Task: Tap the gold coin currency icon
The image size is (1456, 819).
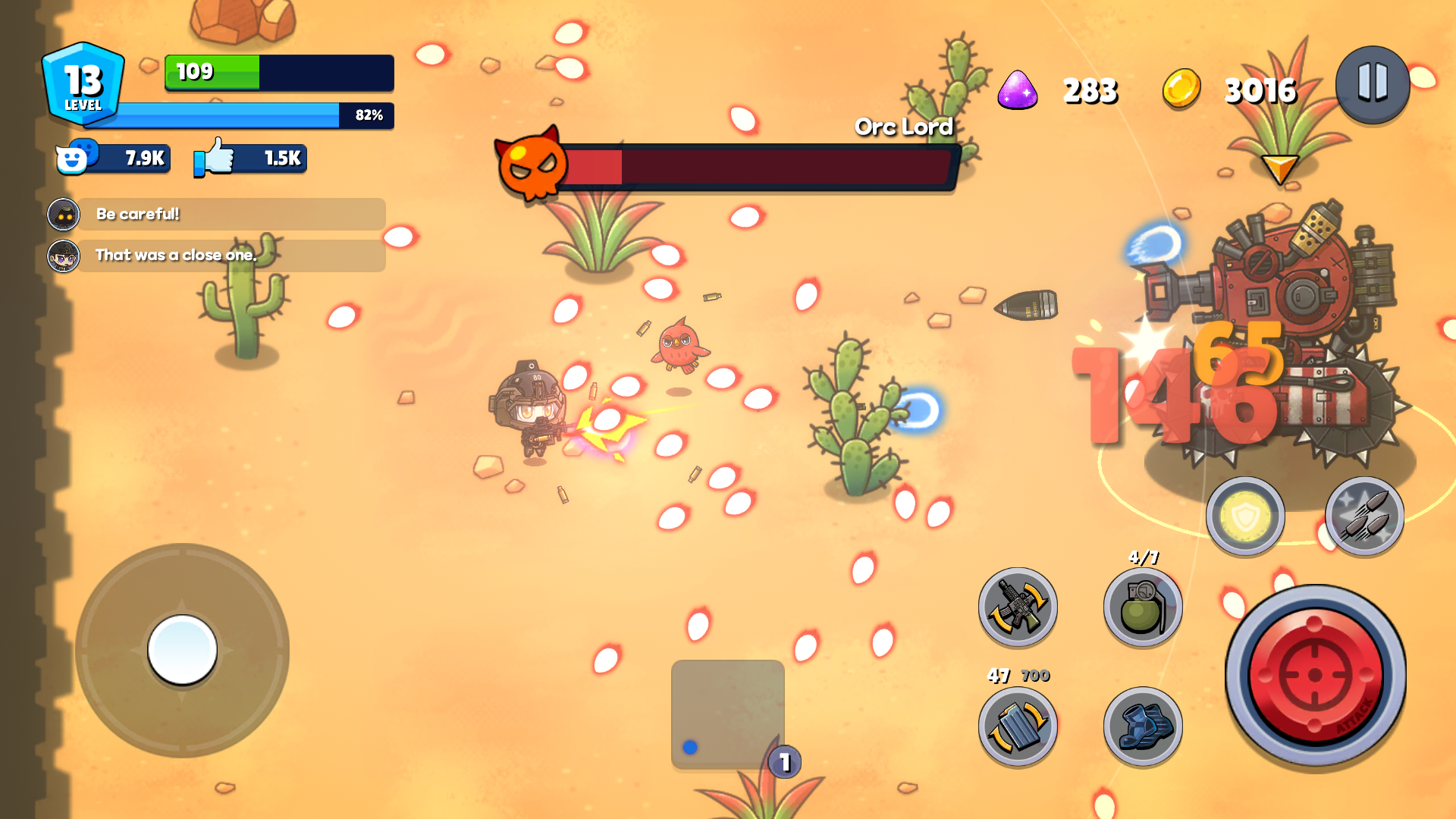Action: pyautogui.click(x=1180, y=89)
